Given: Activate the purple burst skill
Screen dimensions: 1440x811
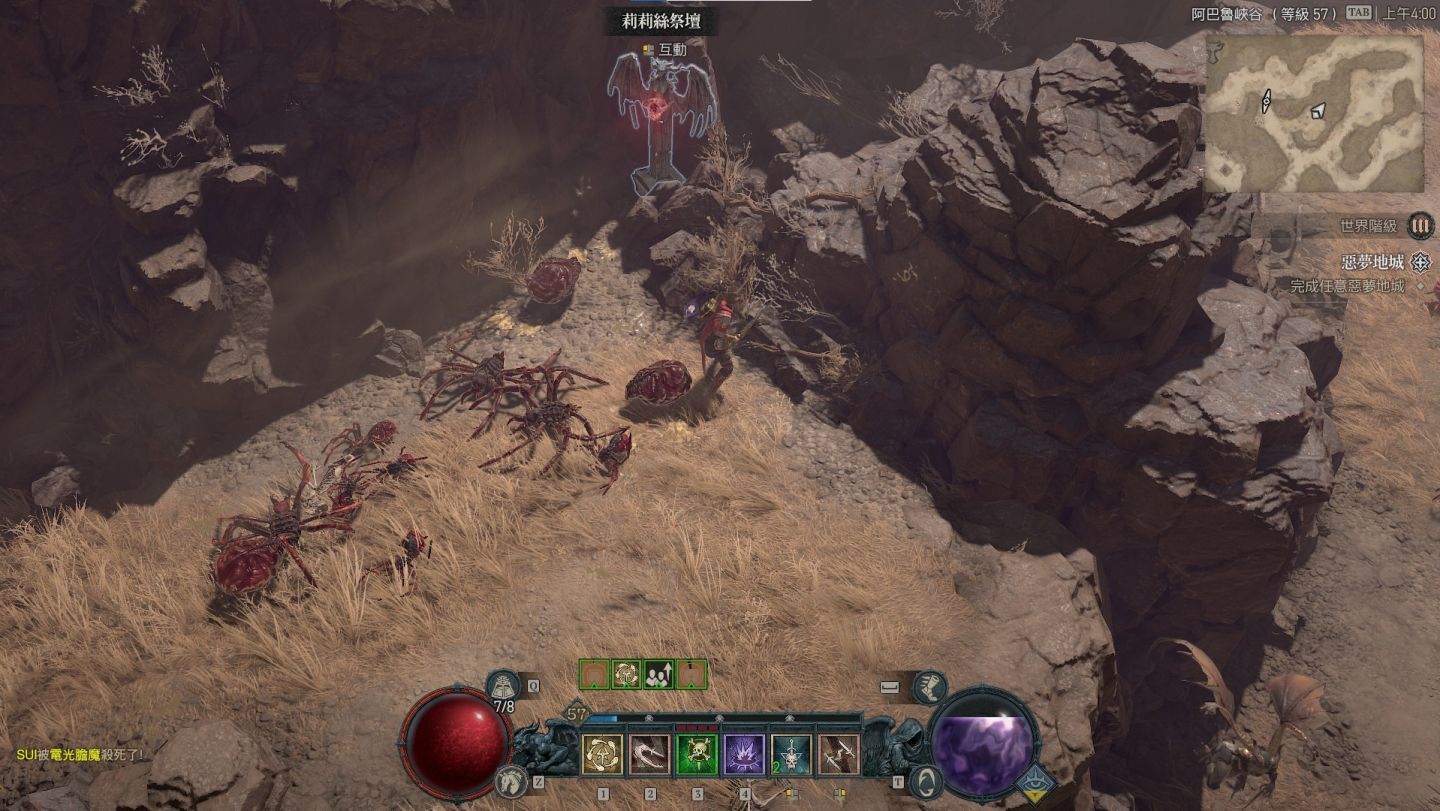Looking at the screenshot, I should (x=744, y=755).
